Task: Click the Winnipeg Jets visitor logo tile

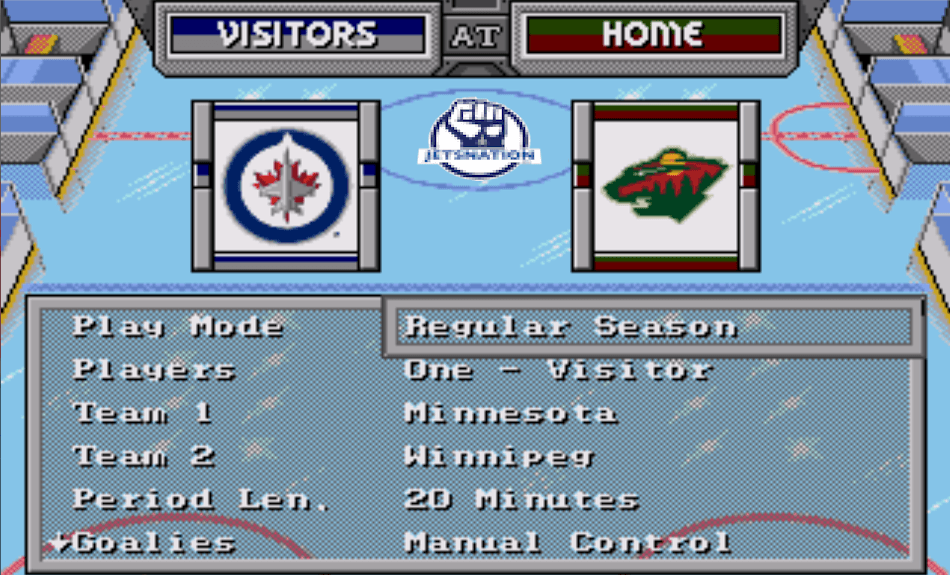Action: pyautogui.click(x=286, y=185)
